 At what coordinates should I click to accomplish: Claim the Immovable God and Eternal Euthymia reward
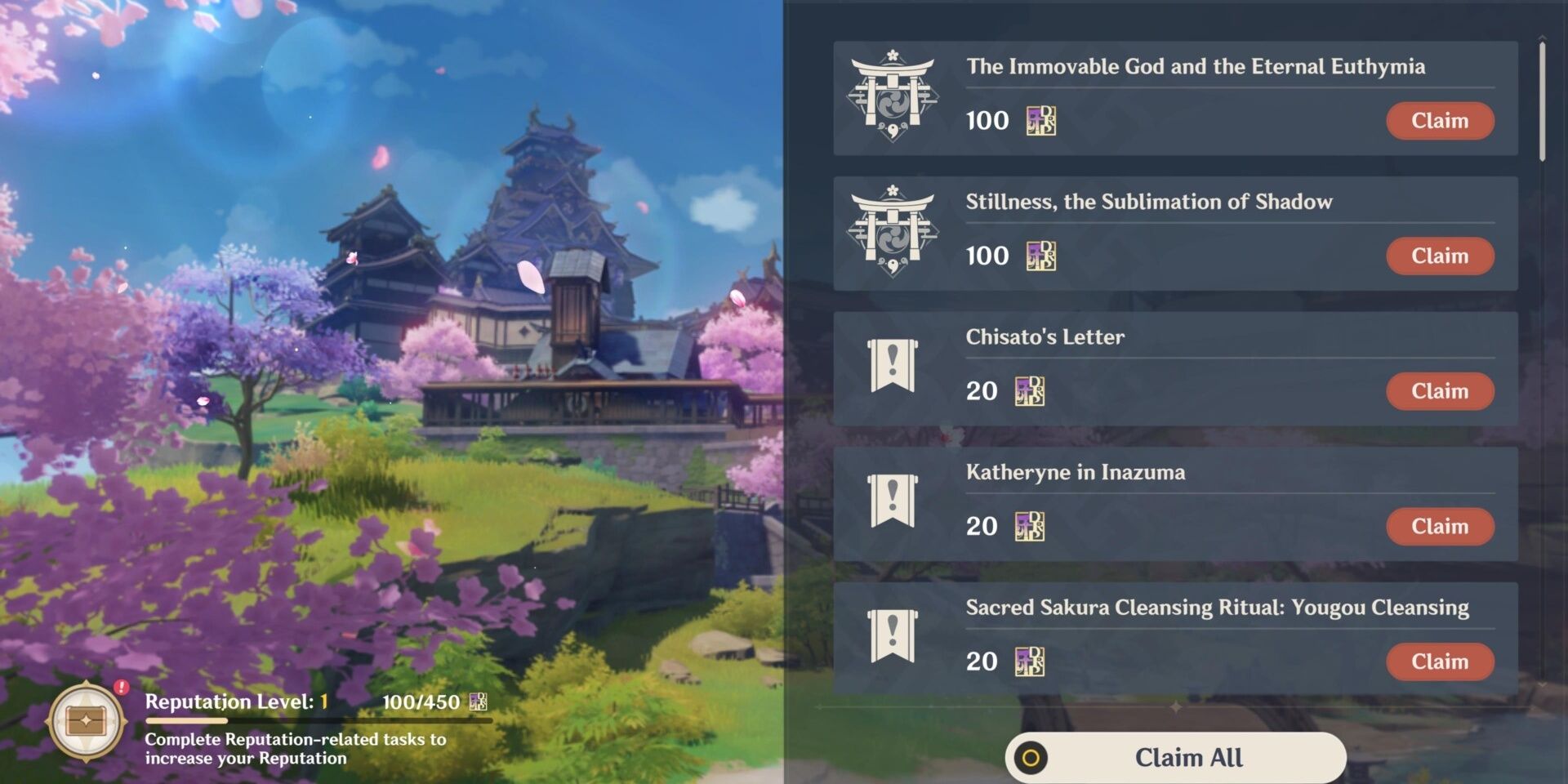(1440, 120)
